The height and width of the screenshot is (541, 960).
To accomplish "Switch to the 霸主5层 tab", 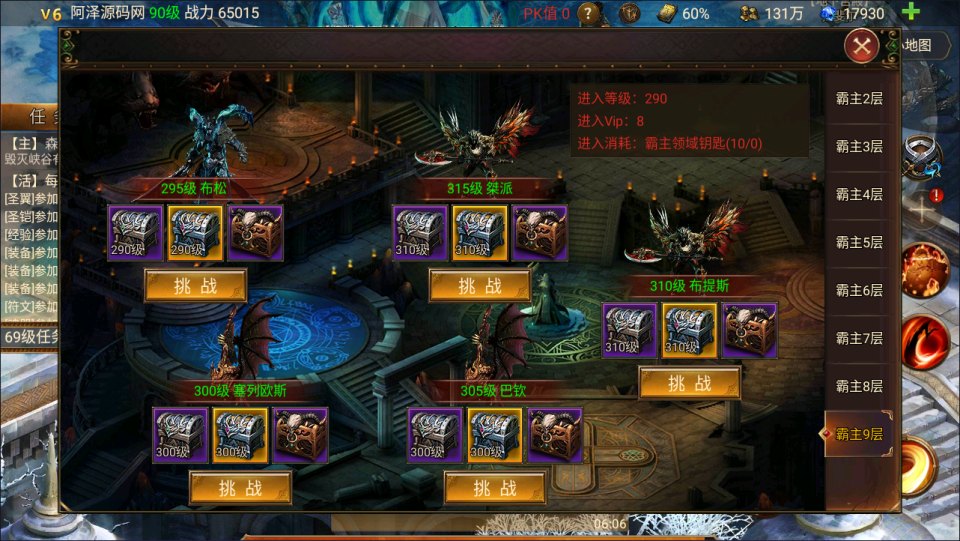I will [859, 242].
